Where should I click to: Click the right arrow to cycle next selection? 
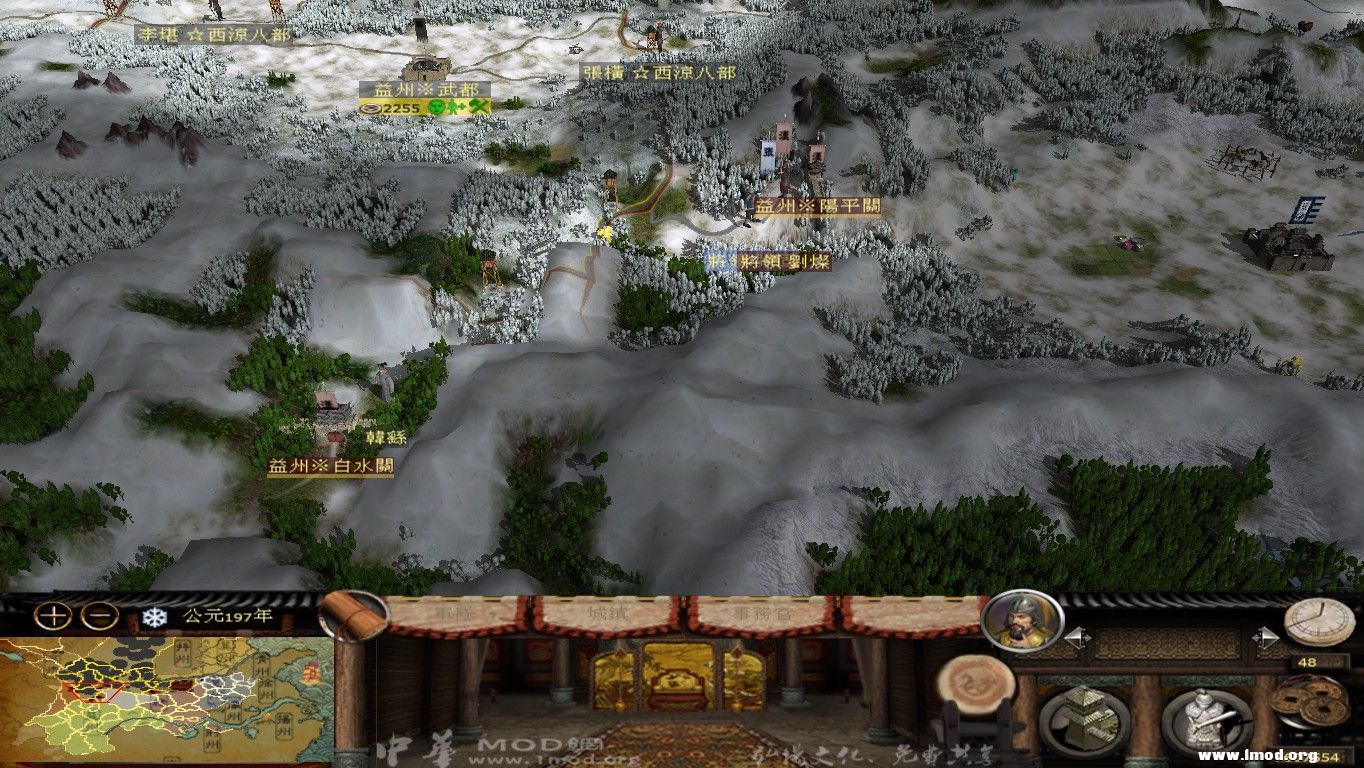pos(1266,636)
